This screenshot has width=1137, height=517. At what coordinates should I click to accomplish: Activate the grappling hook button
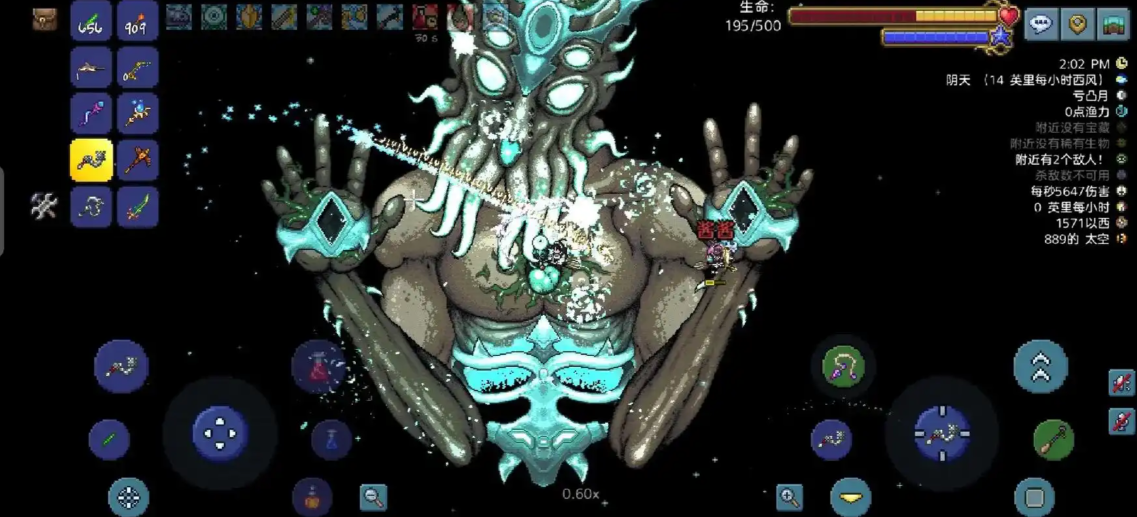point(842,366)
